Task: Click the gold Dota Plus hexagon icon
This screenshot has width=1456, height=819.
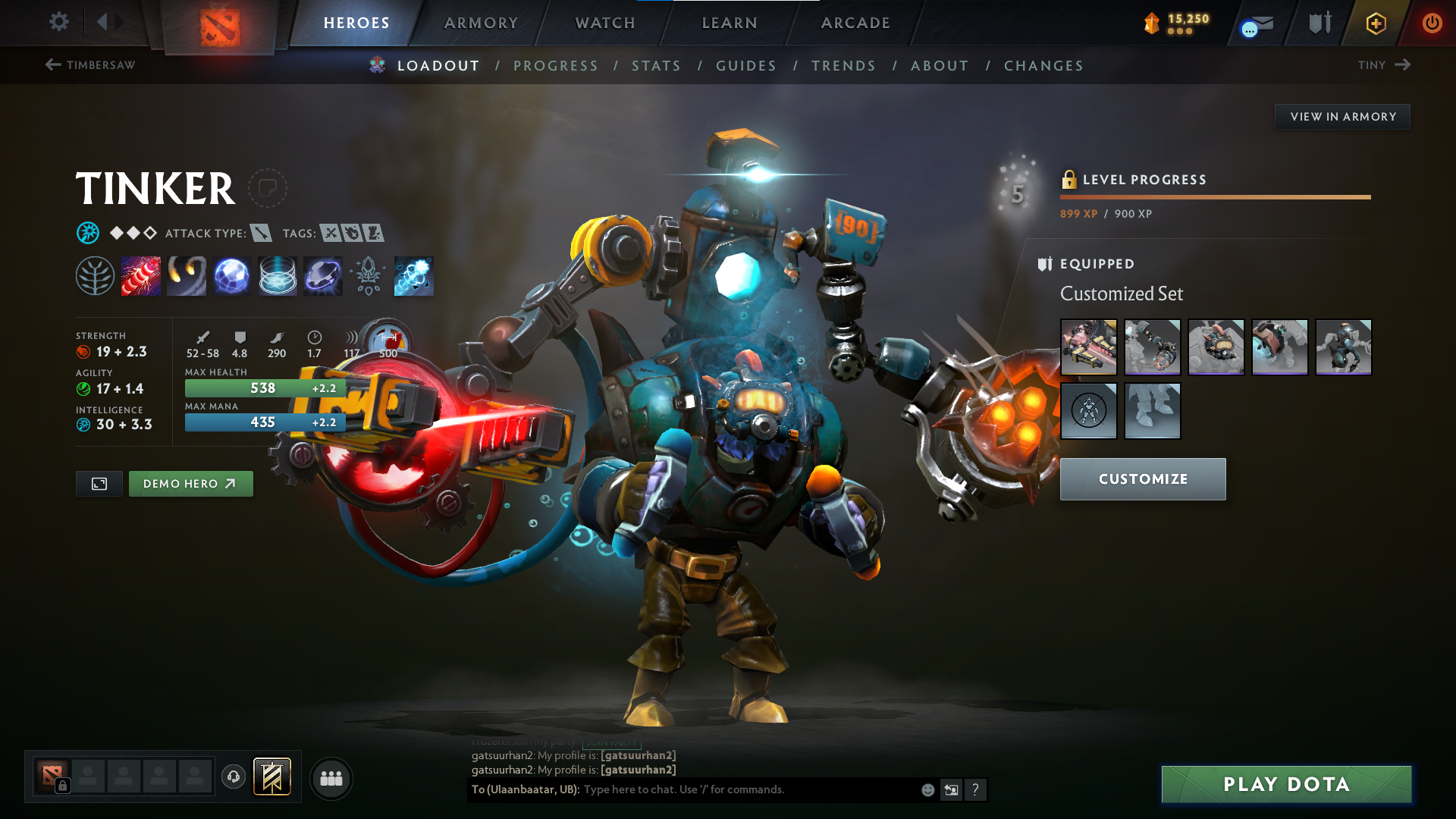Action: 1375,23
